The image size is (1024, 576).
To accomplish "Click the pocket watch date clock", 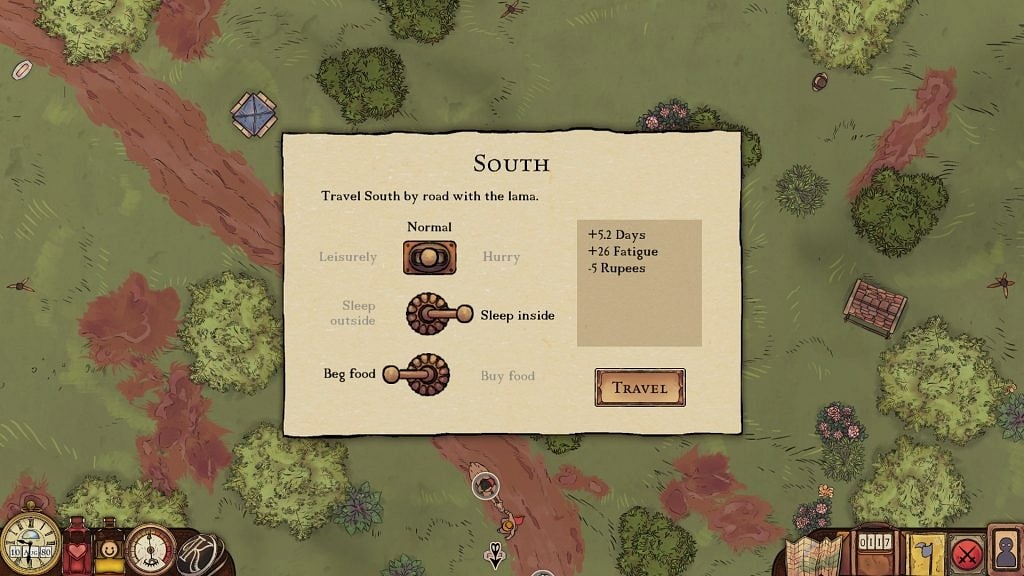I will pos(30,545).
